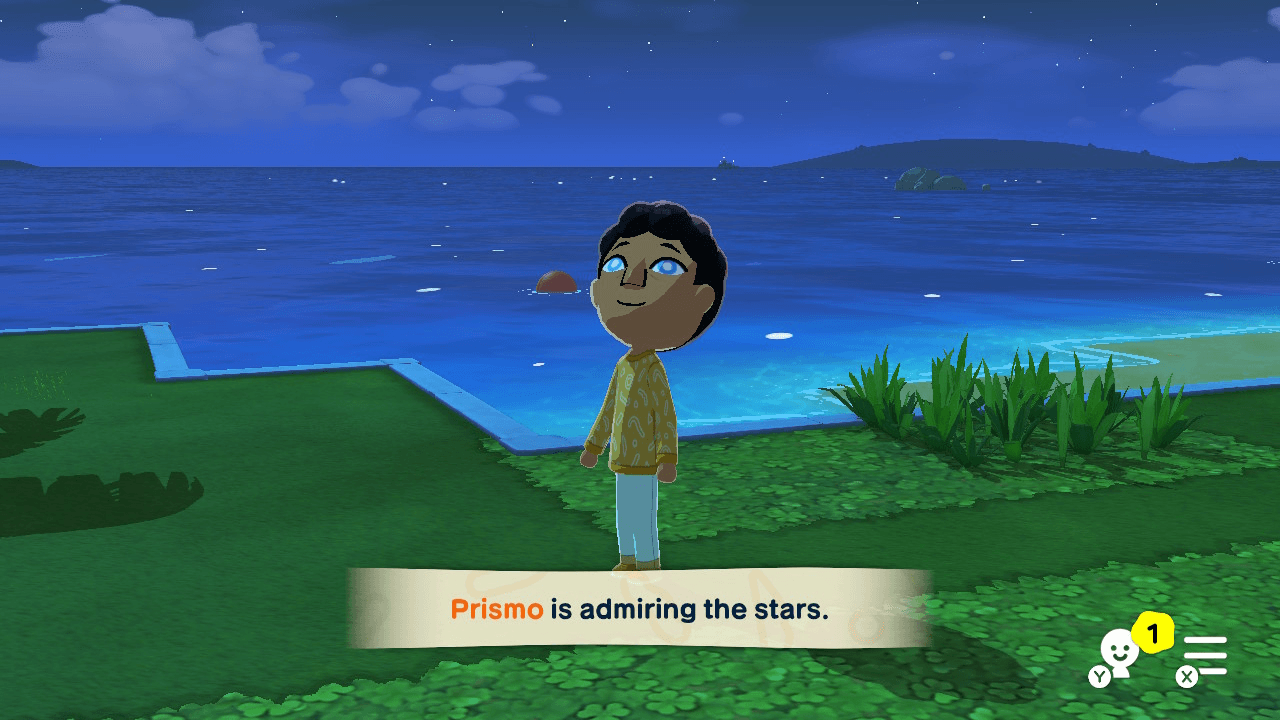Click the X button label circle
This screenshot has width=1280, height=720.
(x=1187, y=677)
